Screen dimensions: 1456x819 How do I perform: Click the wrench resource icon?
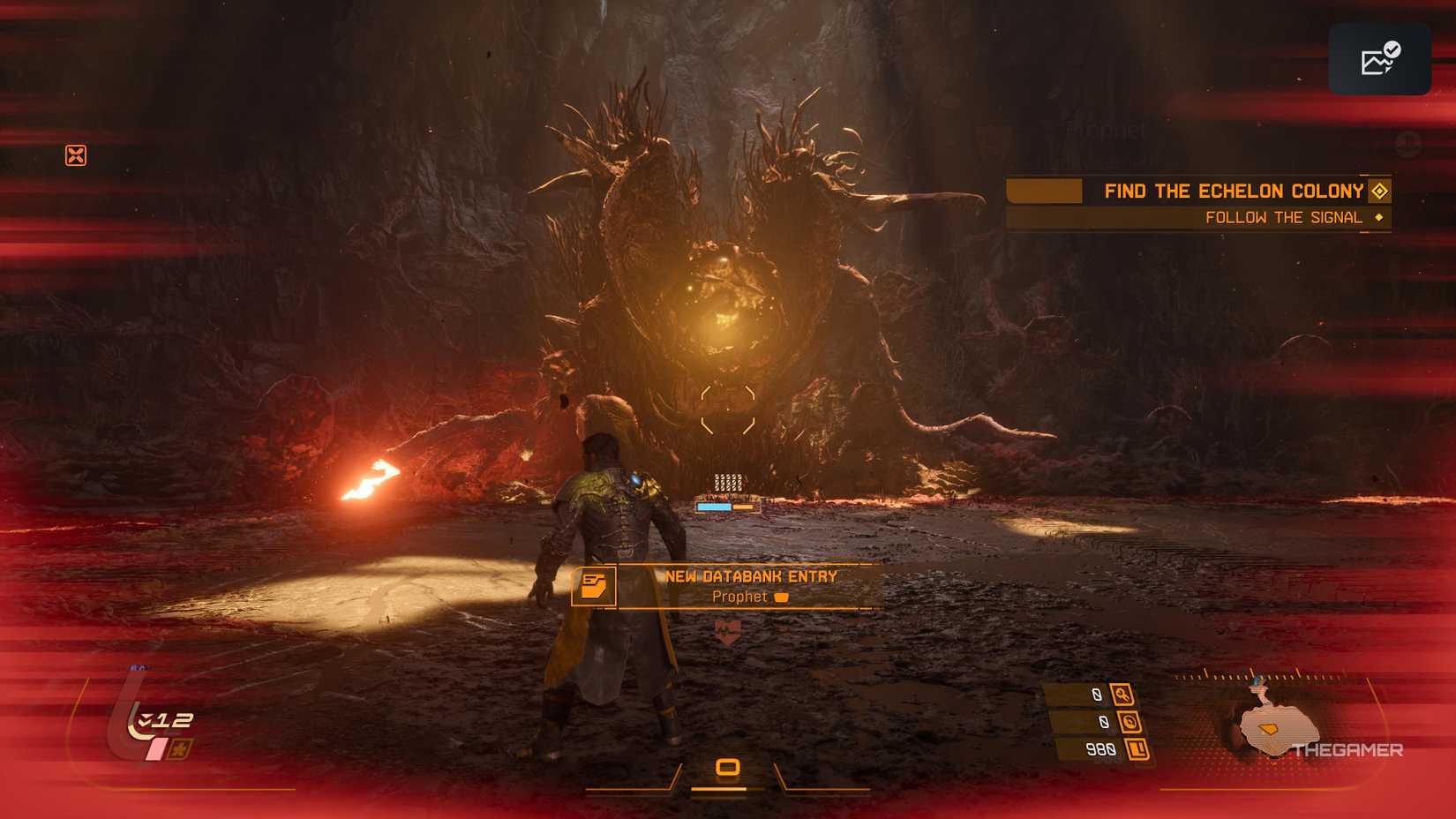(x=1122, y=695)
